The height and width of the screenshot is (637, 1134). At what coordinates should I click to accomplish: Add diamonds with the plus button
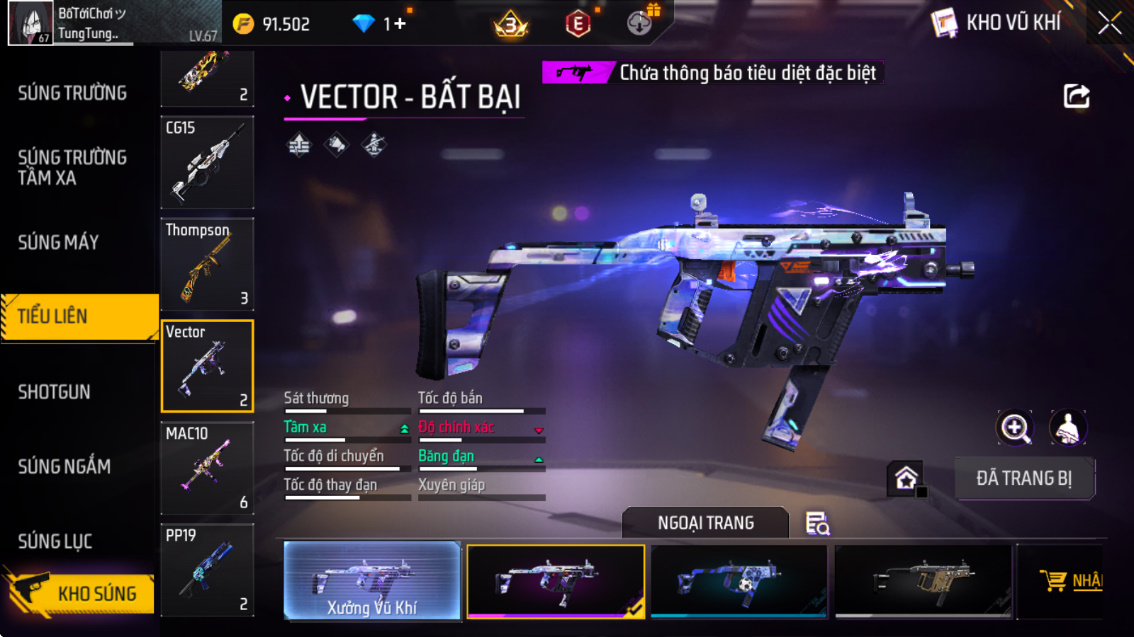click(x=400, y=24)
